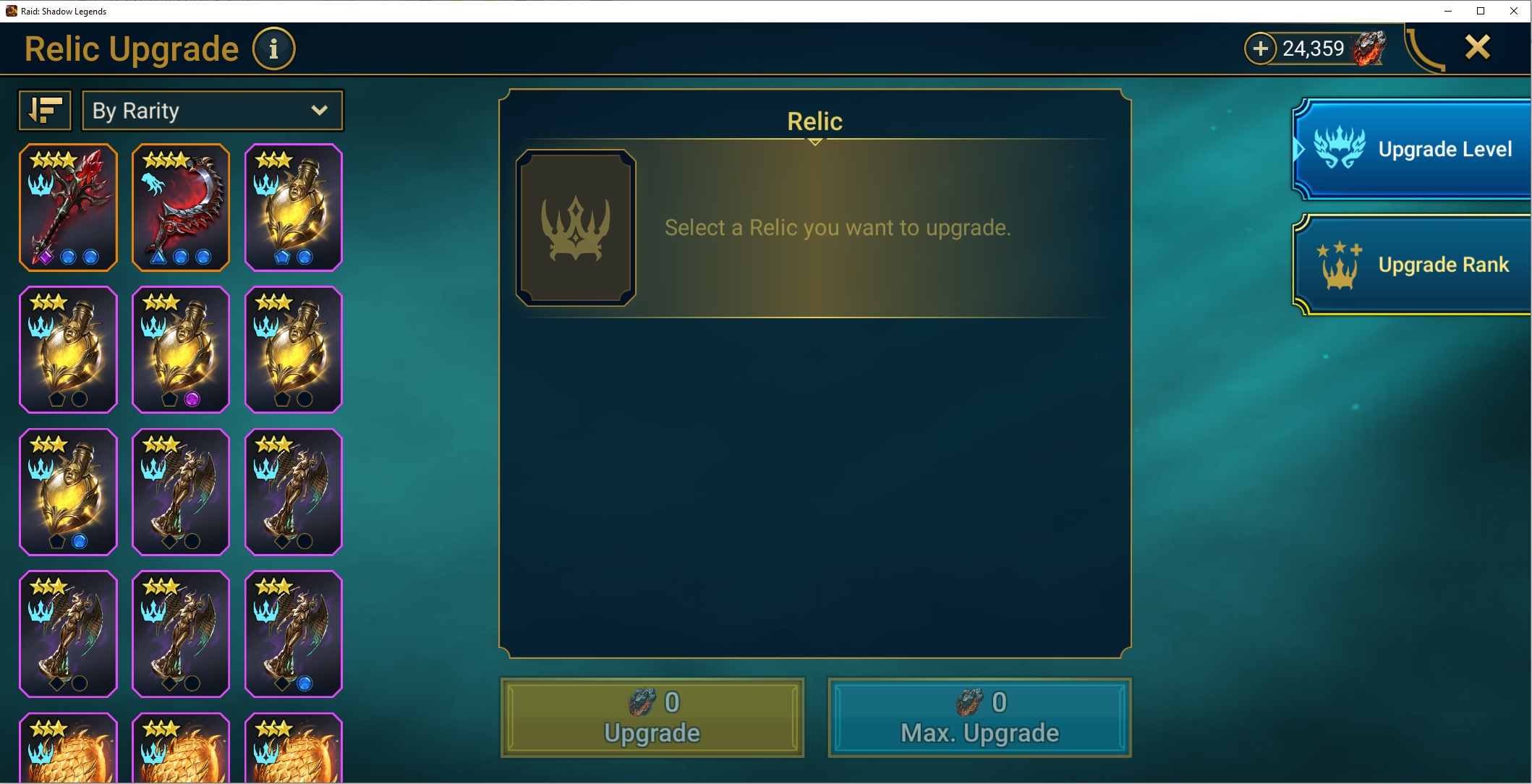Minimize the Raid: Shadow Legends window

1448,11
